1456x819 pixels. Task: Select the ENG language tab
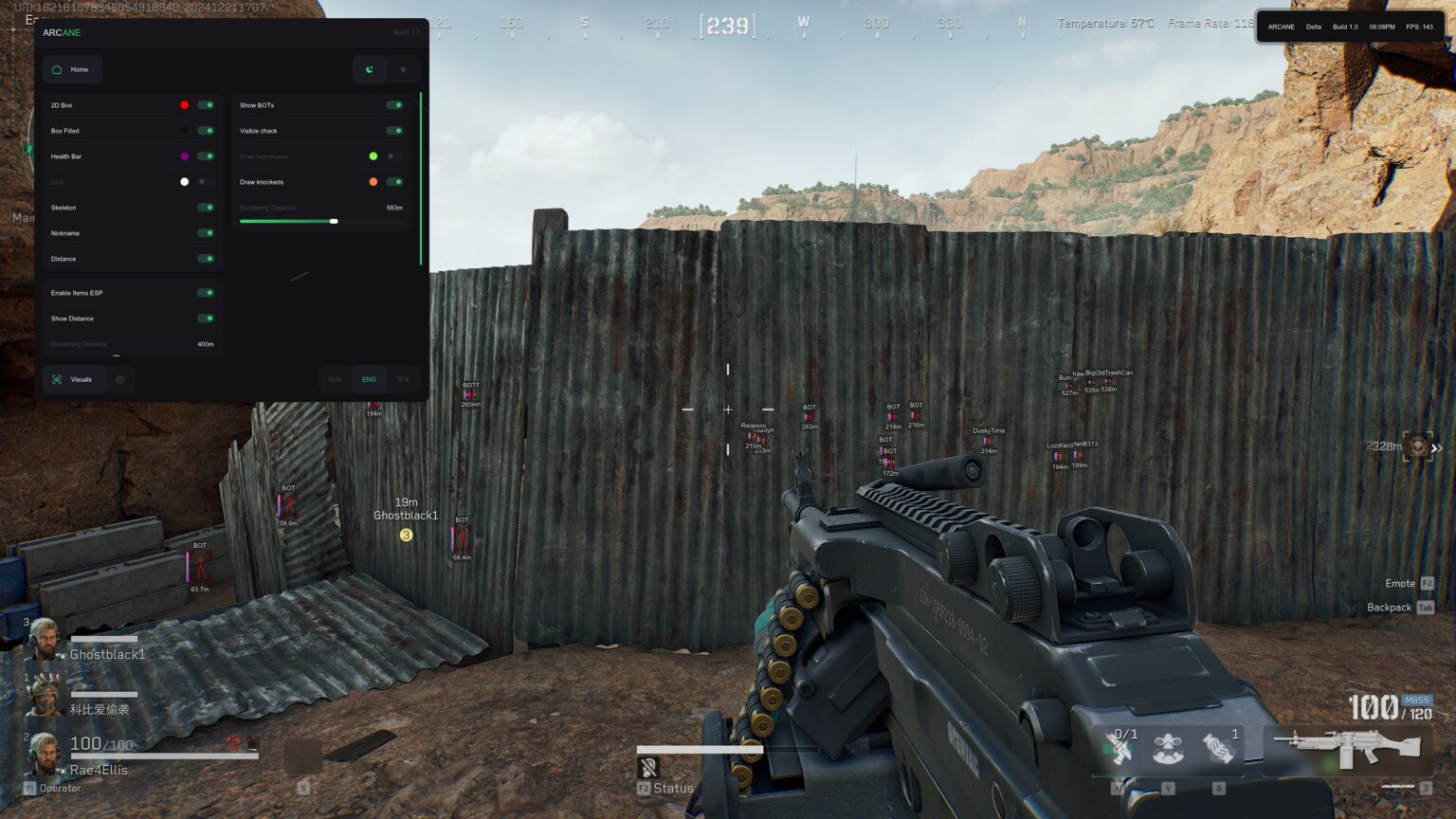[368, 379]
